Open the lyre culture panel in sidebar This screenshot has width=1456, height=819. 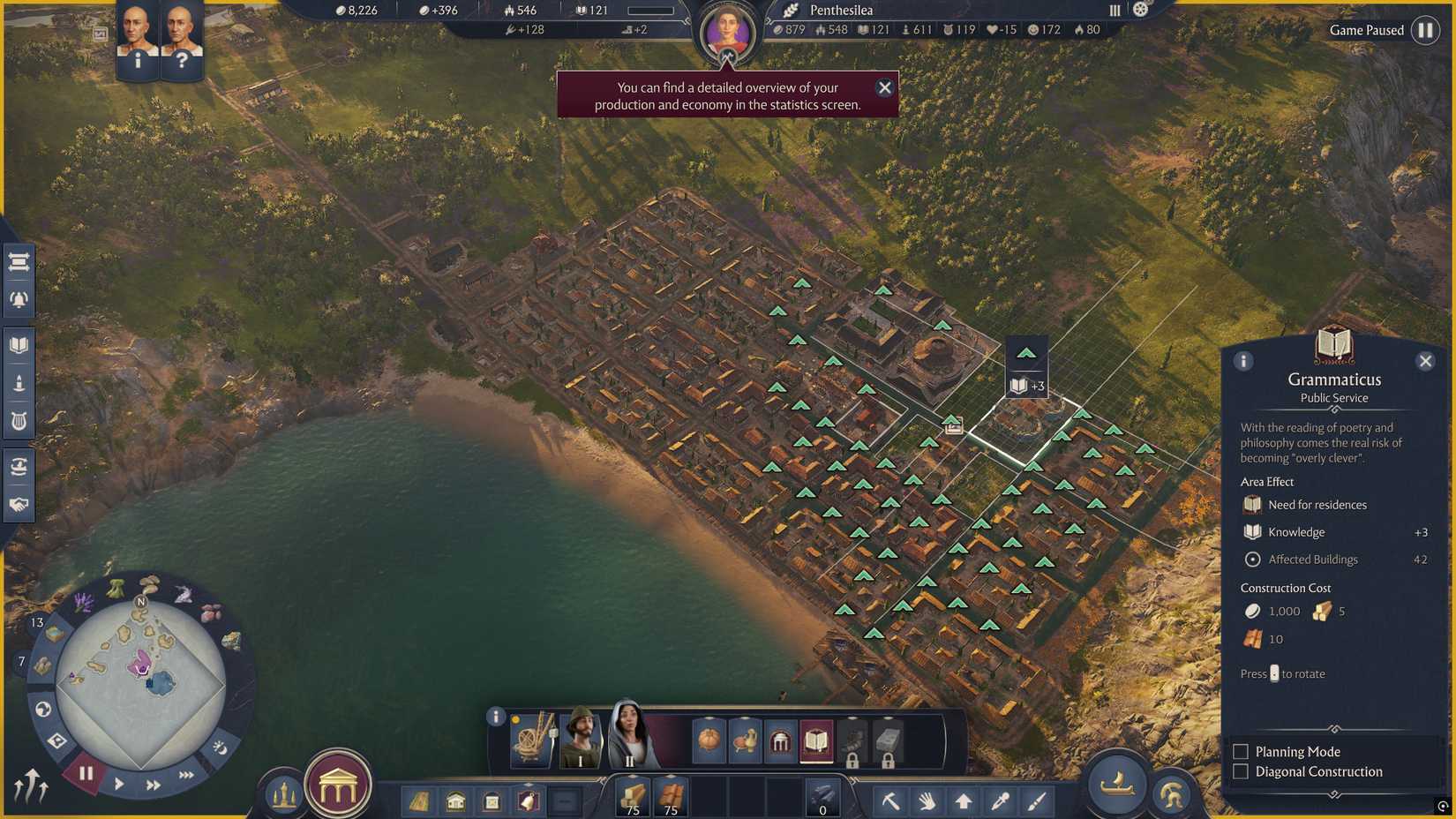point(19,421)
